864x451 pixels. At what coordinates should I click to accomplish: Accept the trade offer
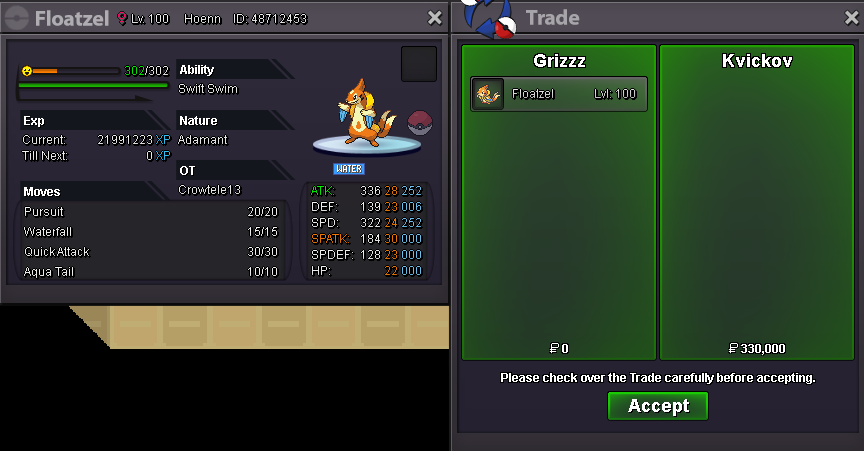coord(658,406)
